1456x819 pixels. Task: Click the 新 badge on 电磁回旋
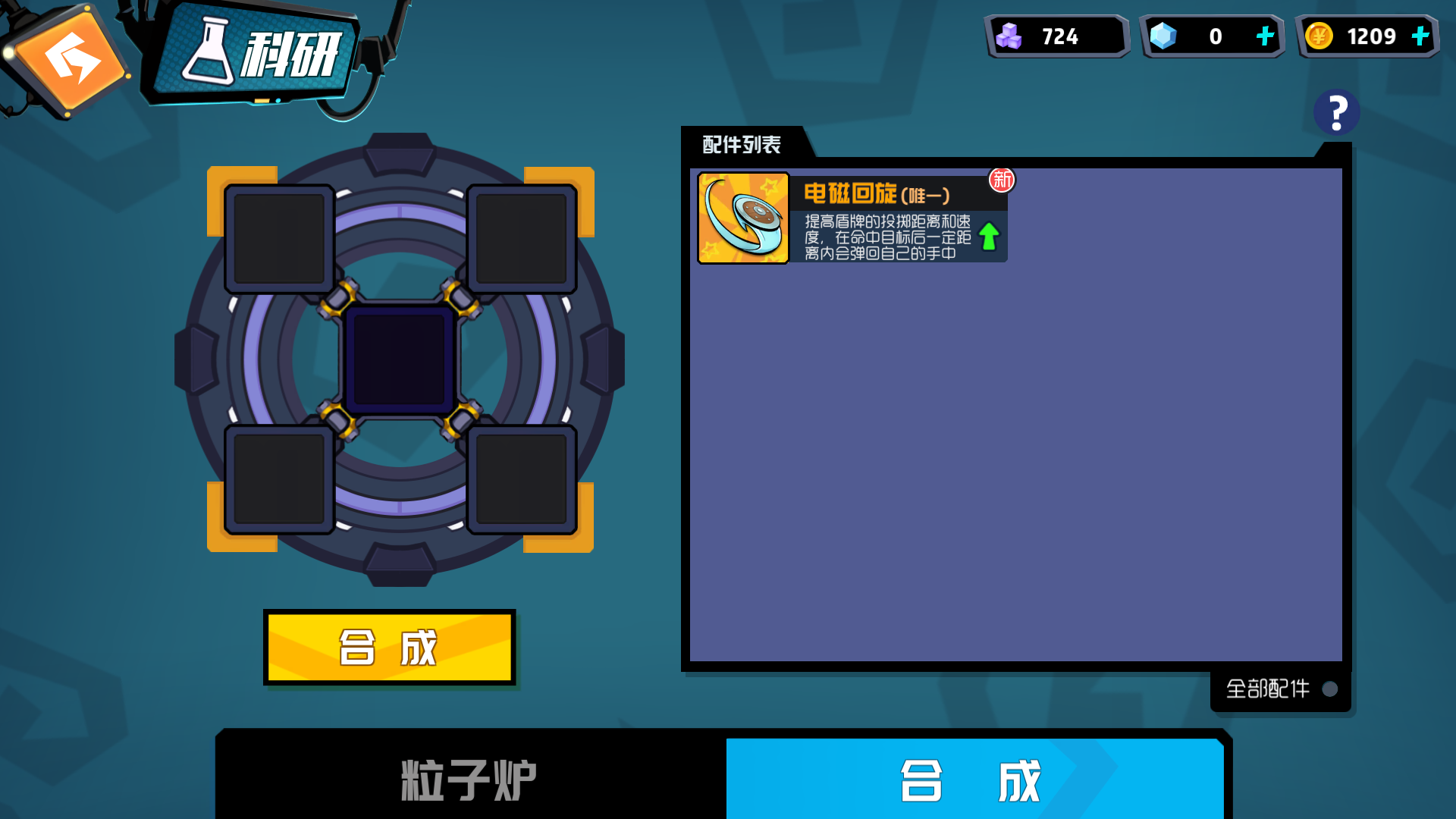[x=1001, y=180]
